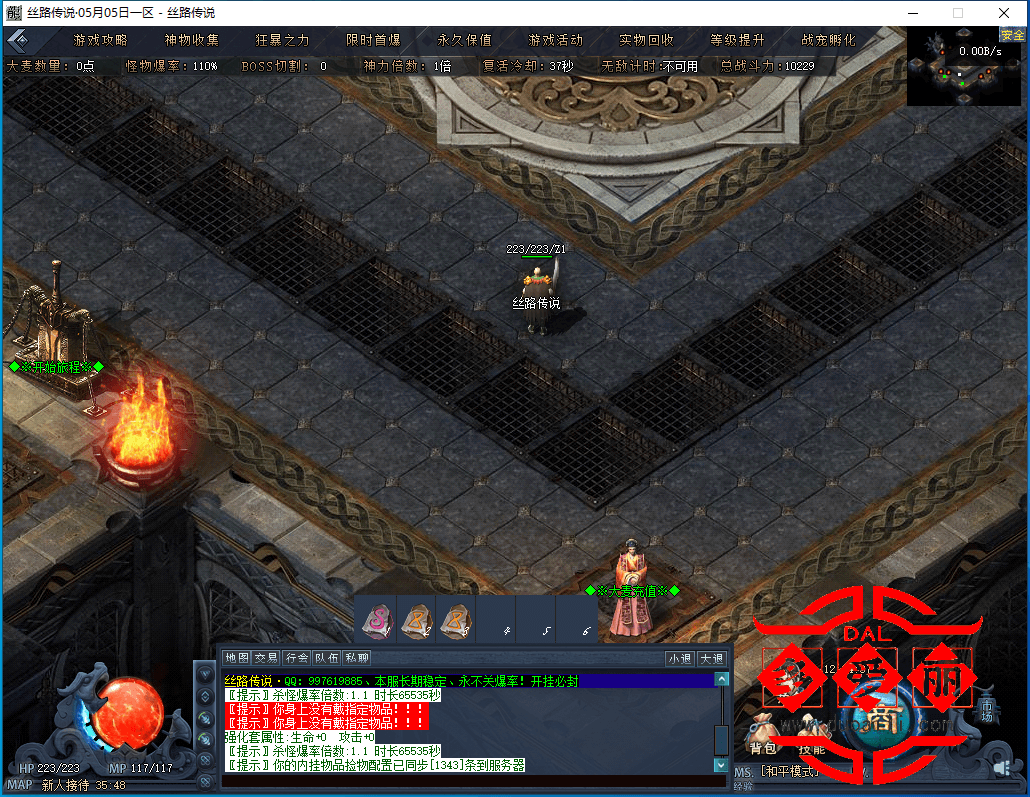Switch to the 地图 chat tab
This screenshot has width=1030, height=797.
(x=237, y=658)
